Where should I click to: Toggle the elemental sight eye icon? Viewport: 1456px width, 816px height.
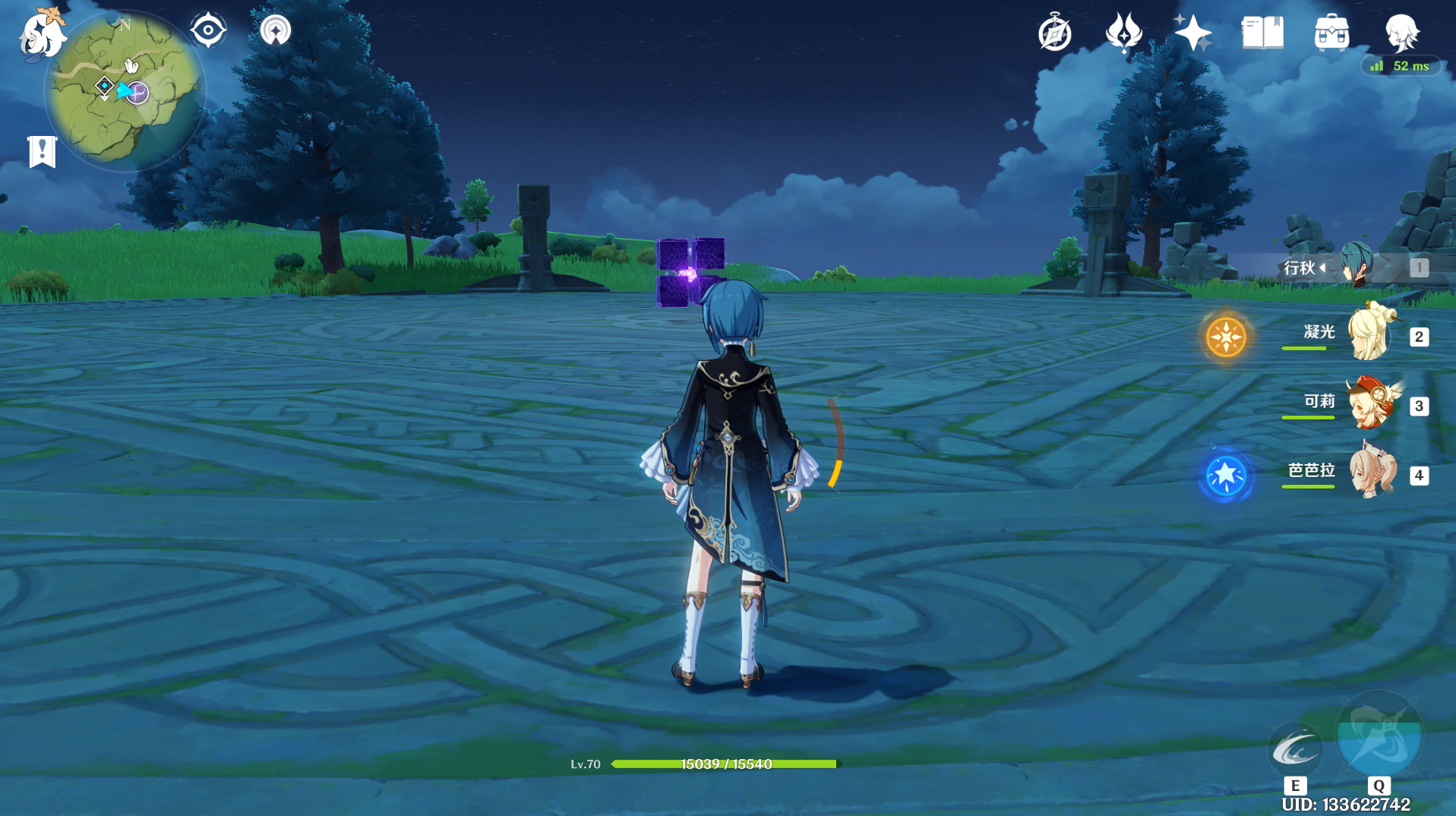[207, 30]
